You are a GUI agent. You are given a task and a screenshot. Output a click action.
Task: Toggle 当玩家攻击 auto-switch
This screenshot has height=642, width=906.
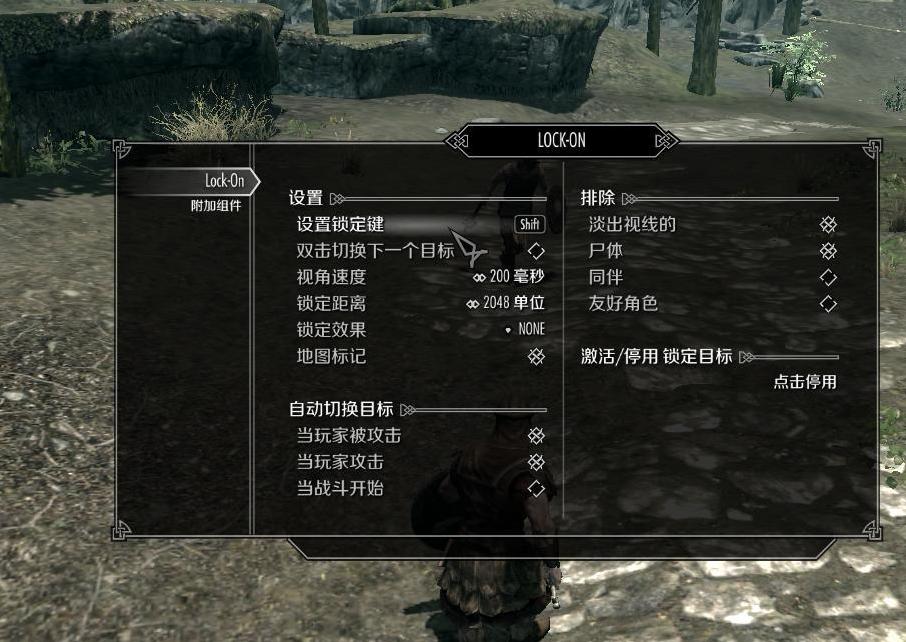536,462
